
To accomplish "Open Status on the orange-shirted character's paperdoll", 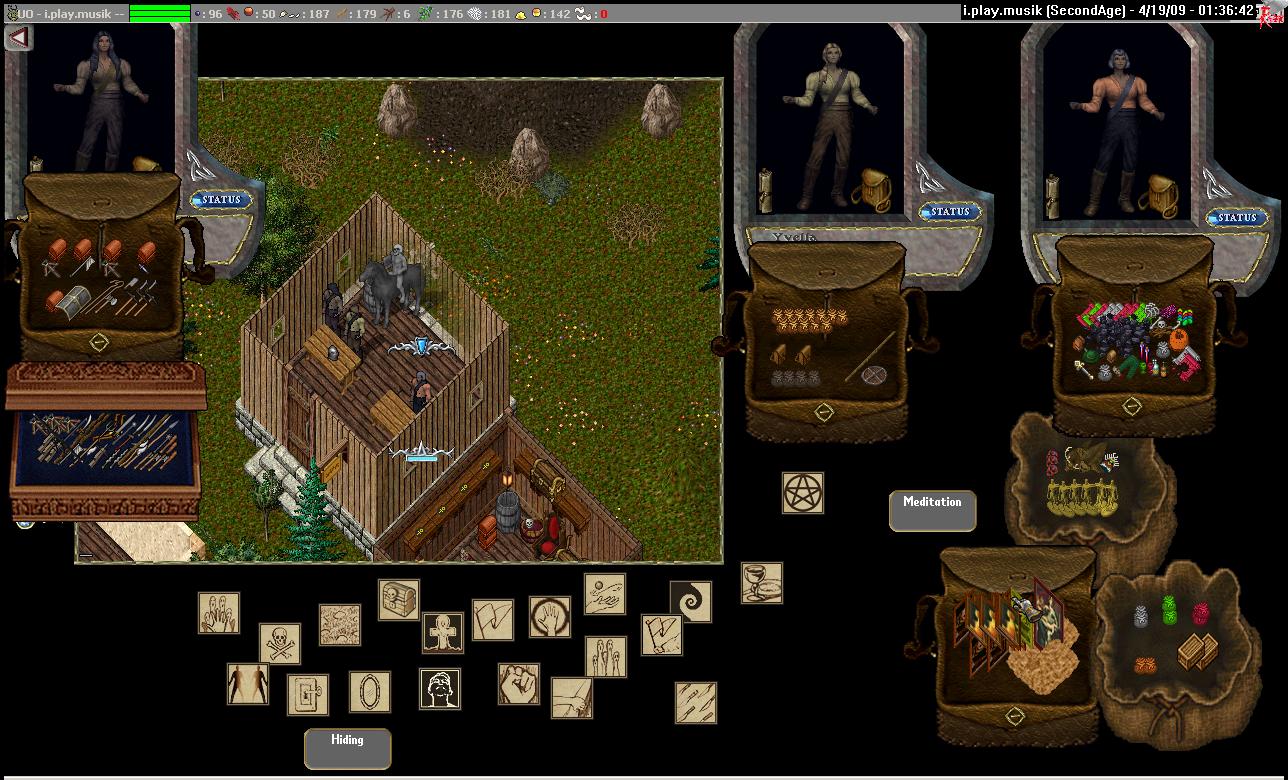I will pyautogui.click(x=1236, y=218).
